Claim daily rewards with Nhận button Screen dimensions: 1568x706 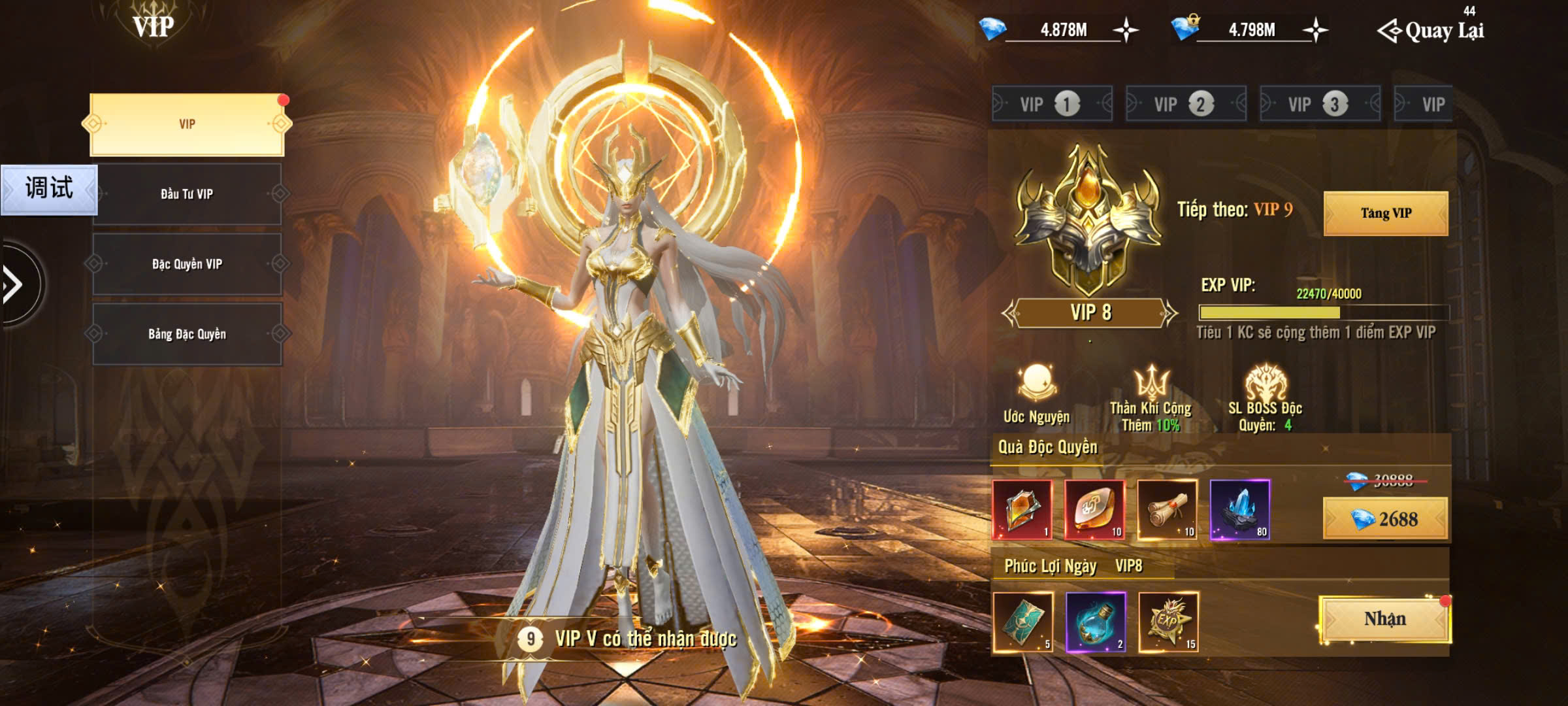tap(1384, 619)
